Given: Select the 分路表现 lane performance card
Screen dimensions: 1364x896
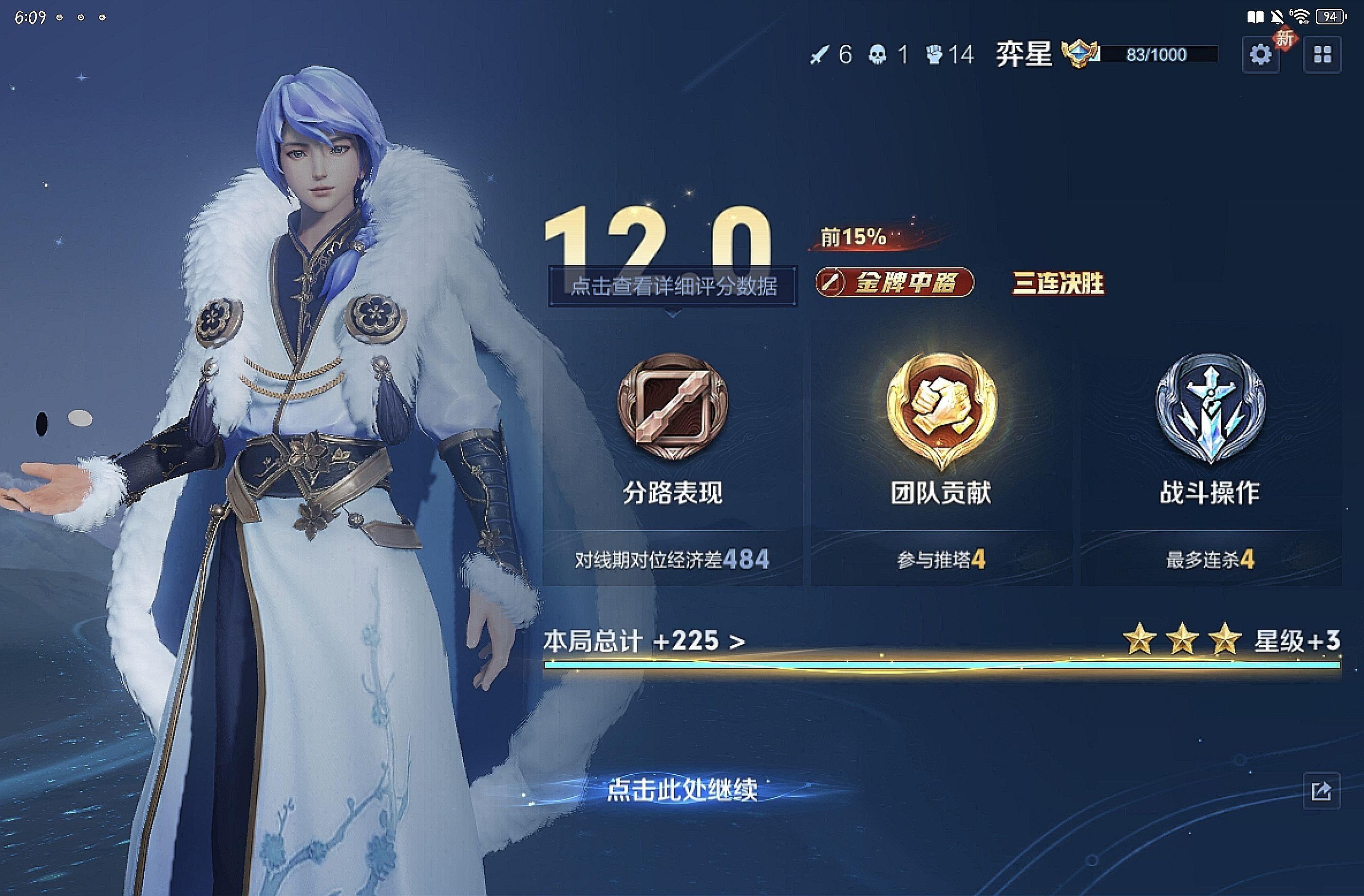Looking at the screenshot, I should point(673,458).
